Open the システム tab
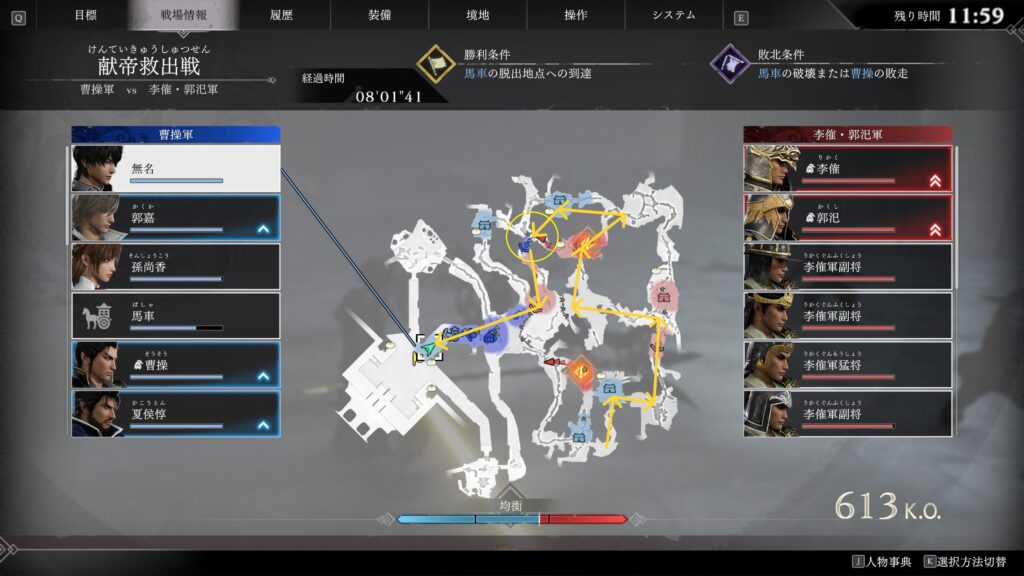The image size is (1024, 576). pos(673,15)
